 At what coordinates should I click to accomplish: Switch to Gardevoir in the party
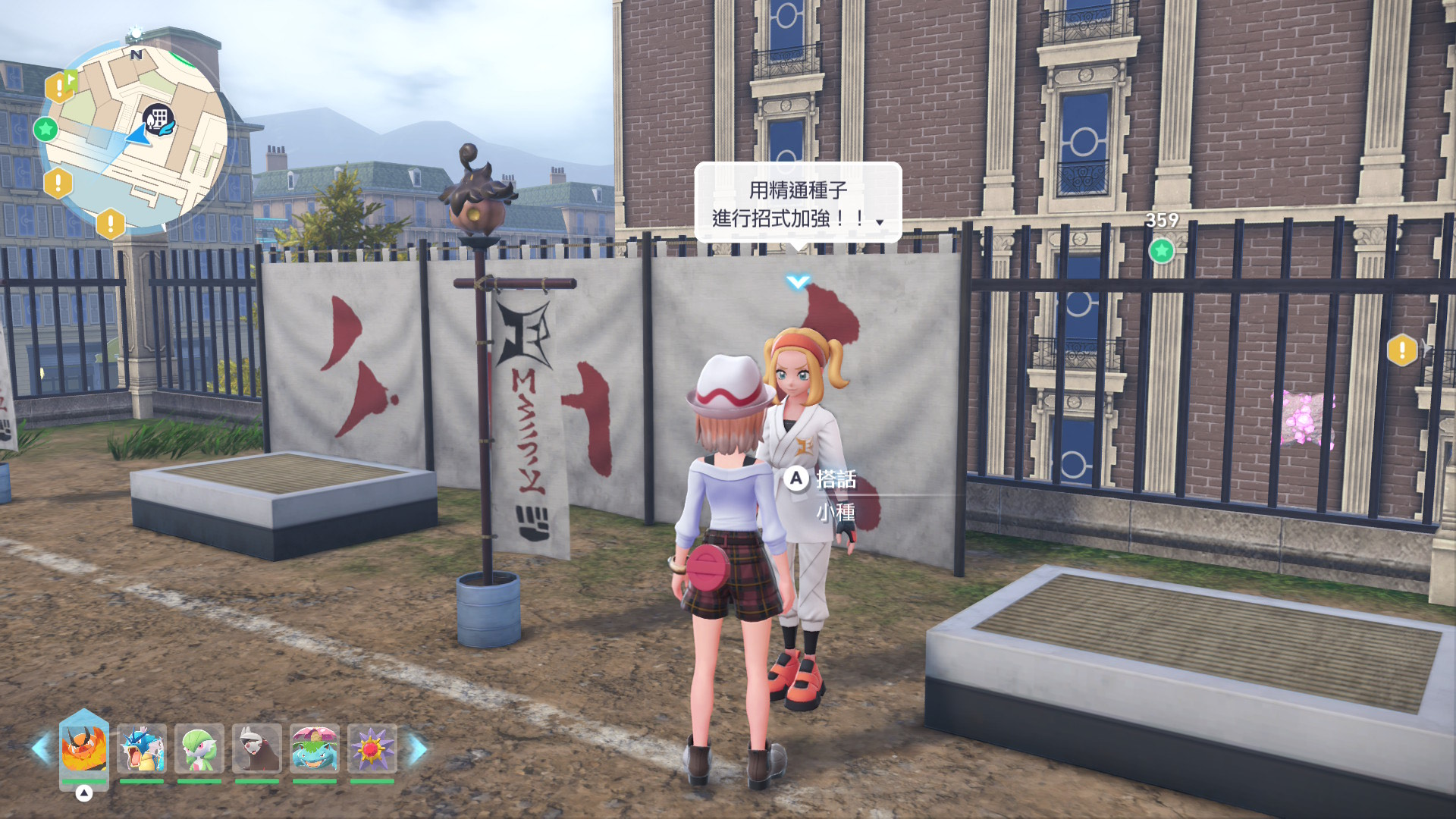[199, 748]
